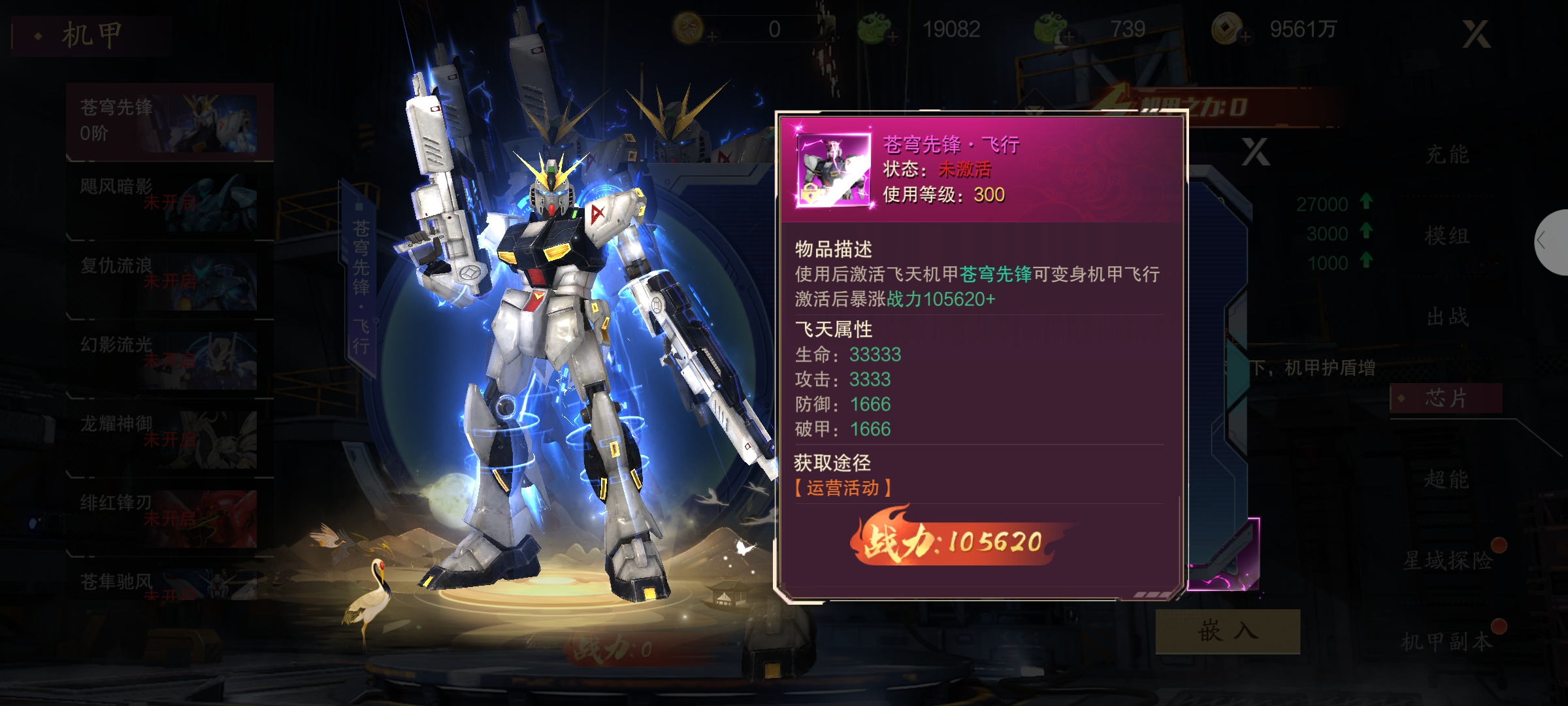Switch to the 出战 tab
Screen dimensions: 1568x706
(x=1446, y=317)
